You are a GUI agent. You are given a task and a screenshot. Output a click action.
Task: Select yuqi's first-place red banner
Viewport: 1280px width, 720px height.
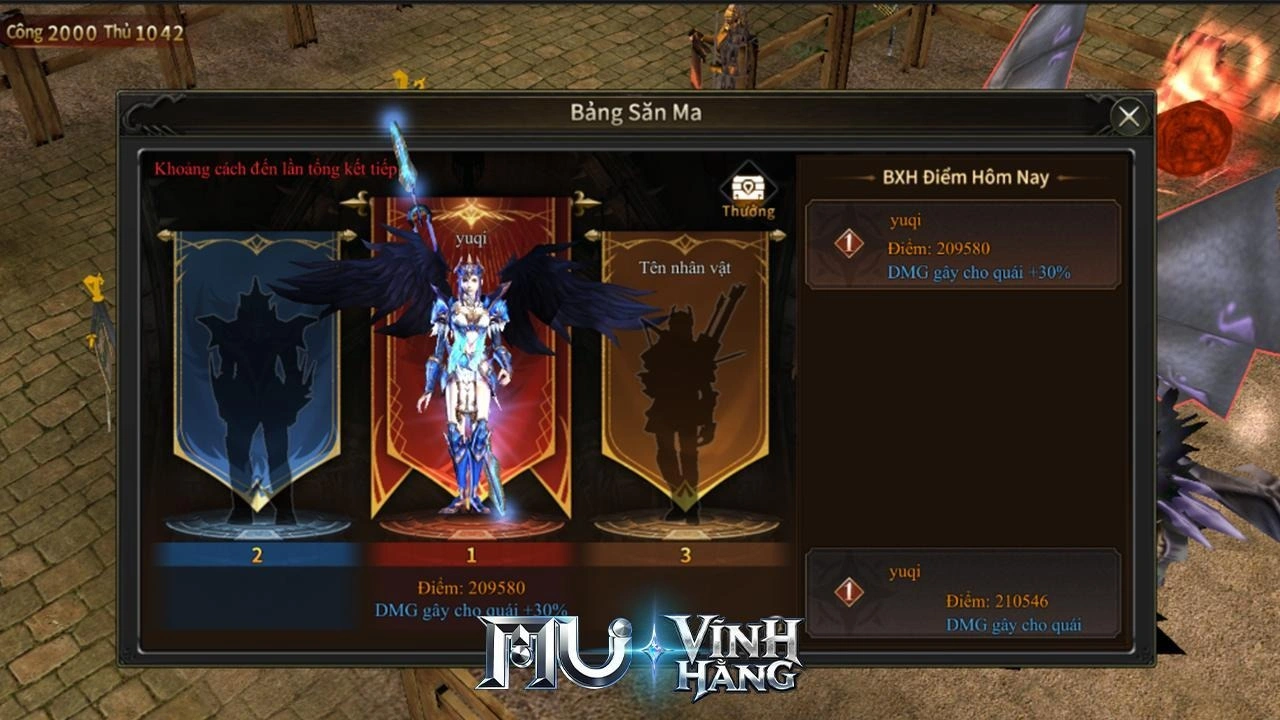pyautogui.click(x=470, y=380)
